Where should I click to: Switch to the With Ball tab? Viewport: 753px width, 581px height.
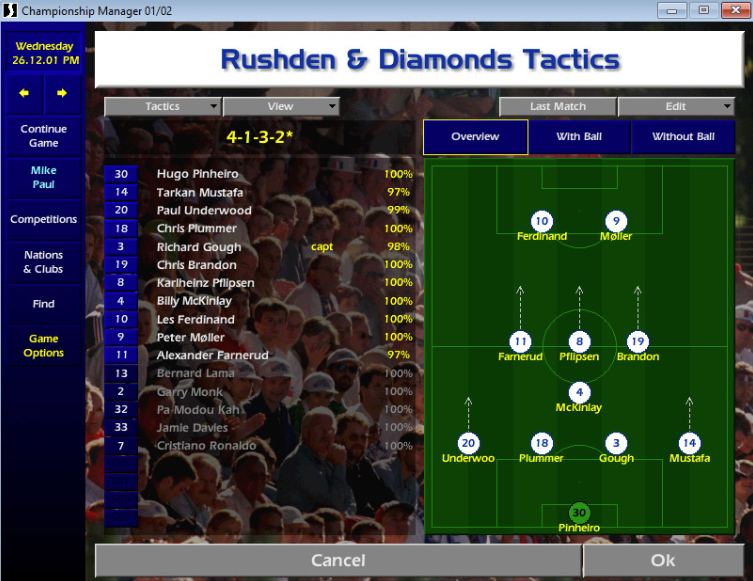click(x=580, y=137)
